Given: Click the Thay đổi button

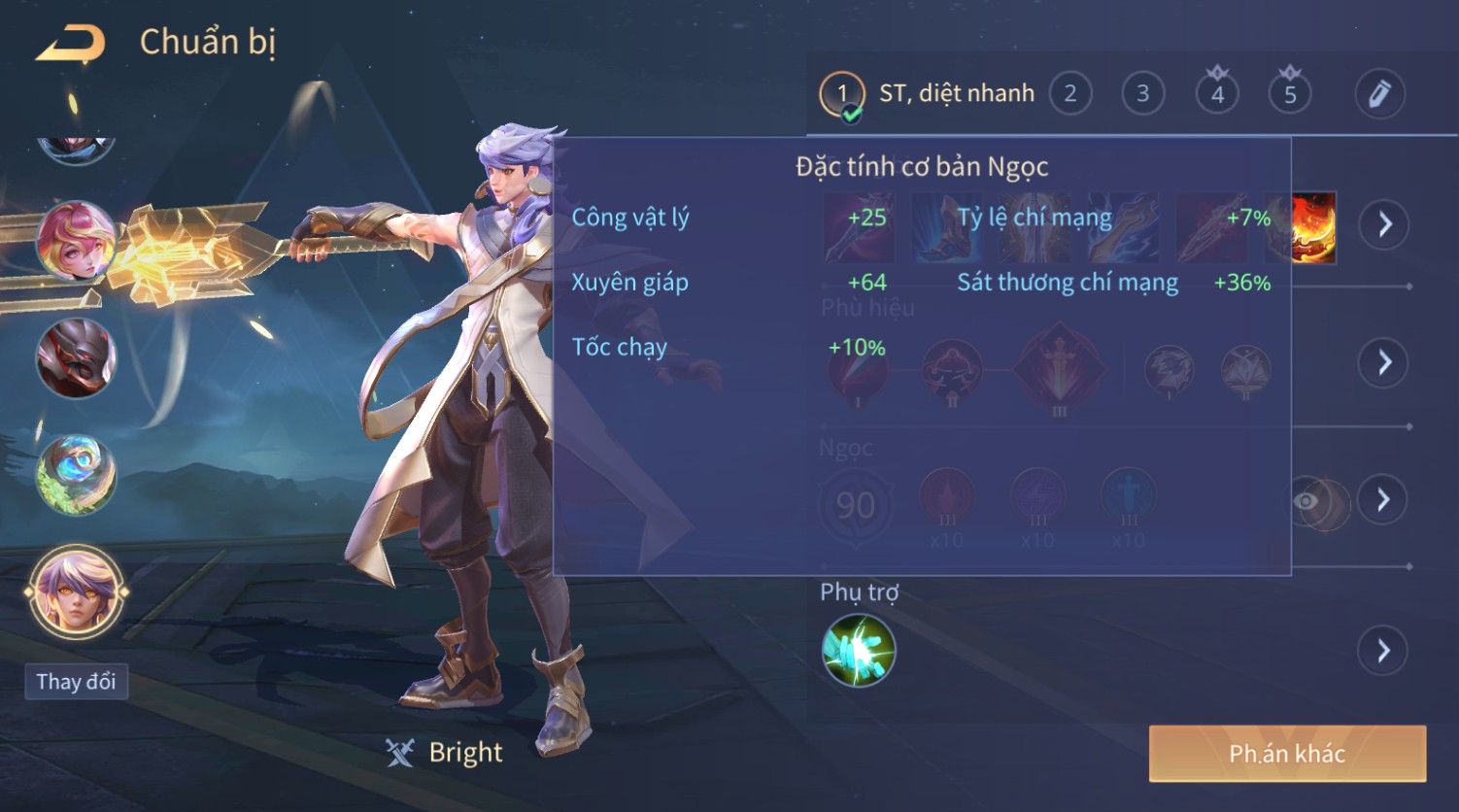Looking at the screenshot, I should coord(76,682).
